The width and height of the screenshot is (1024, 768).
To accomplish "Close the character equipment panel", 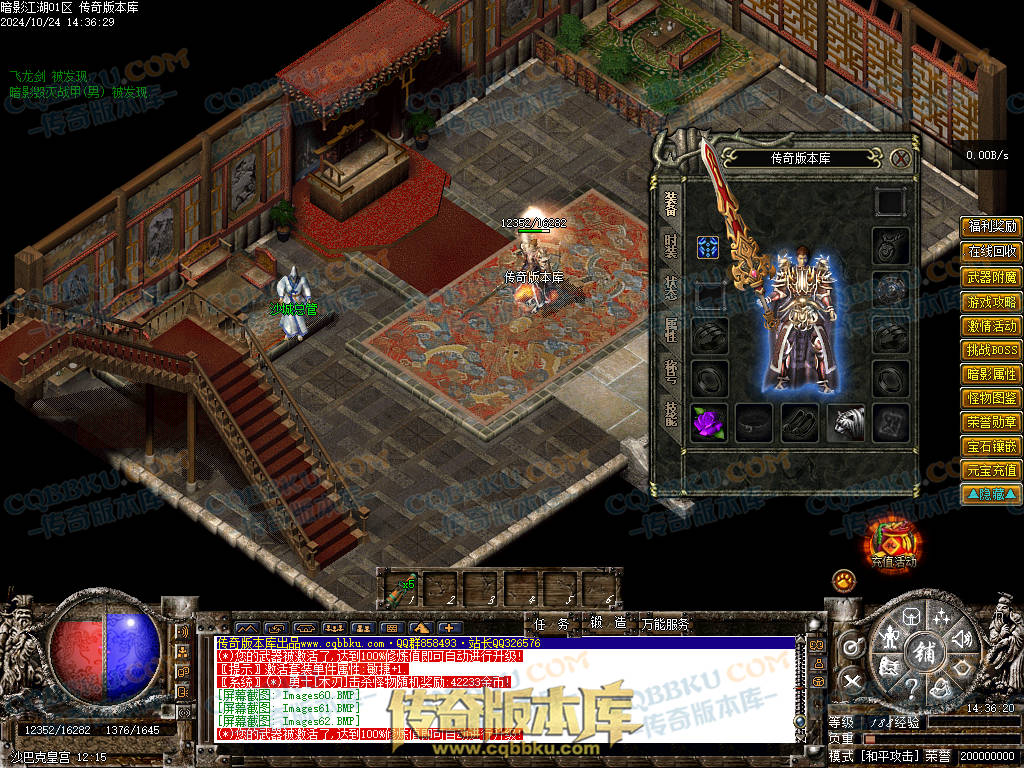I will [900, 158].
